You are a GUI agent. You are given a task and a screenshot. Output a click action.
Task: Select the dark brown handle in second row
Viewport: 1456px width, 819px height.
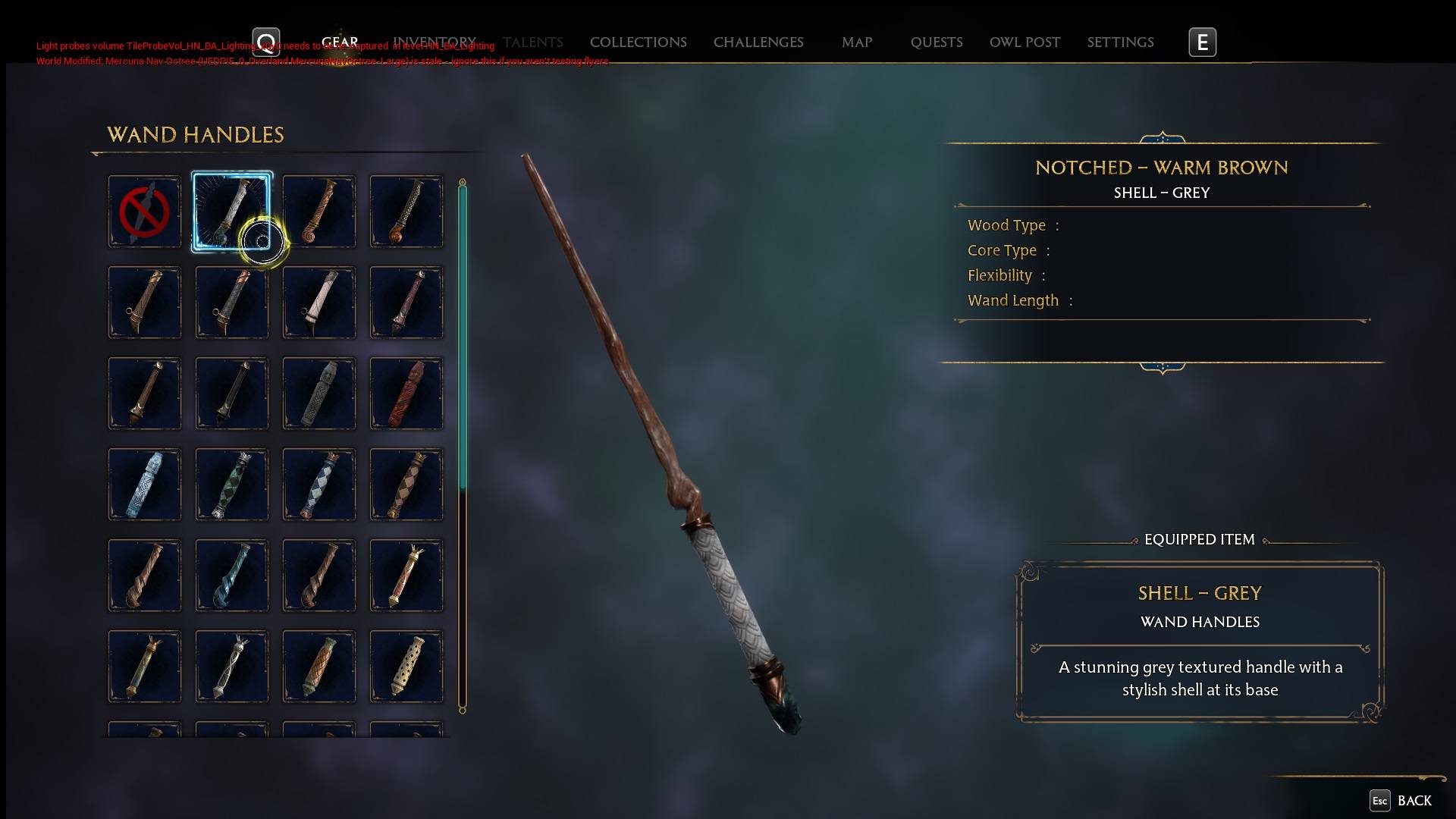(x=145, y=302)
